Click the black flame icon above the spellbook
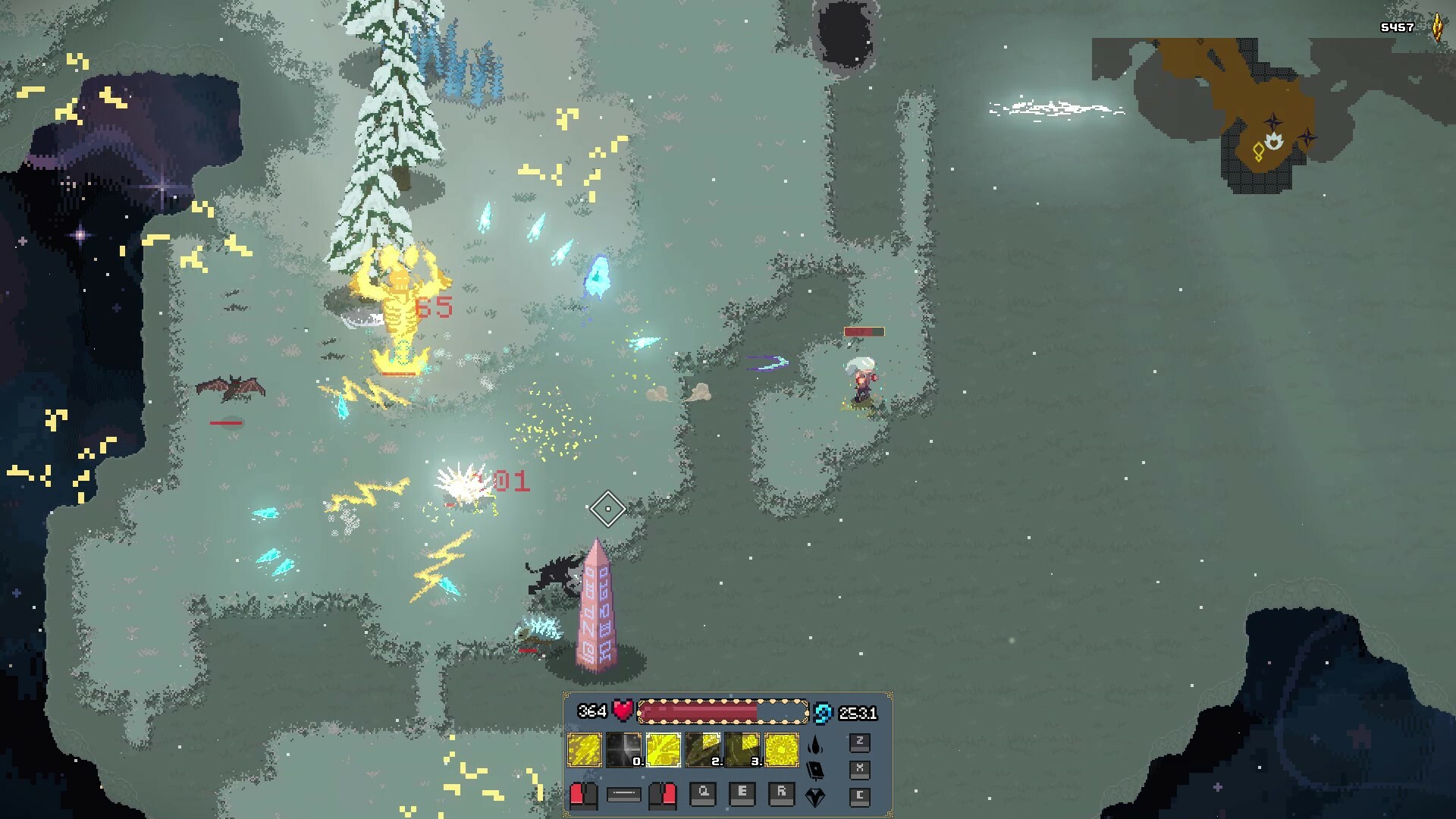 (x=815, y=744)
